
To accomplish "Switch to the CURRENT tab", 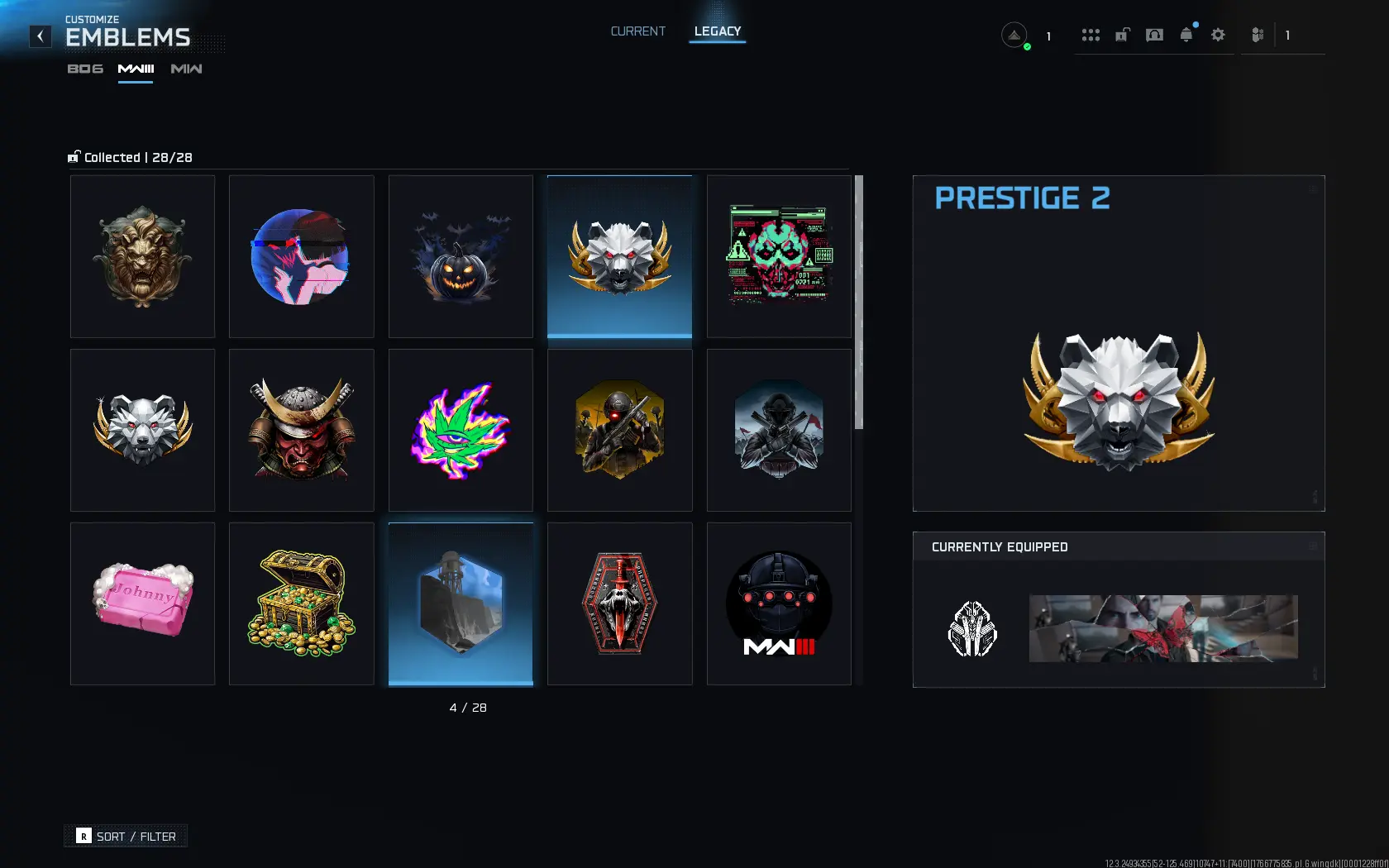I will click(x=637, y=31).
